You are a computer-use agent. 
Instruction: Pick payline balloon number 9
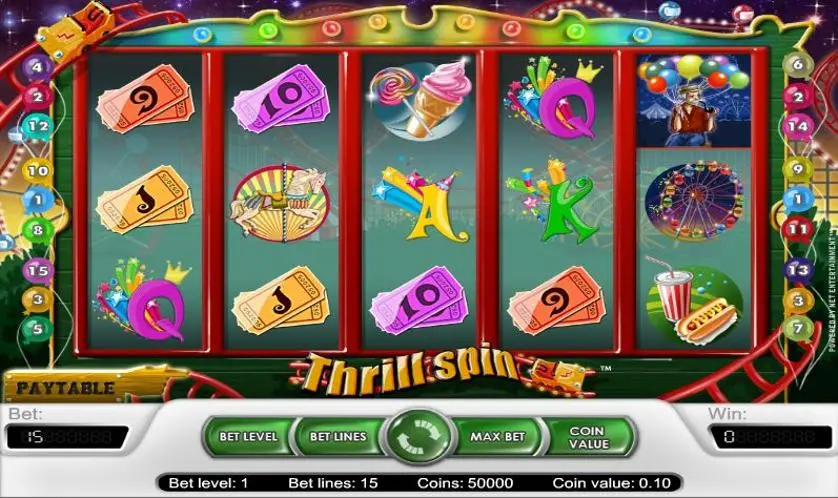[797, 170]
